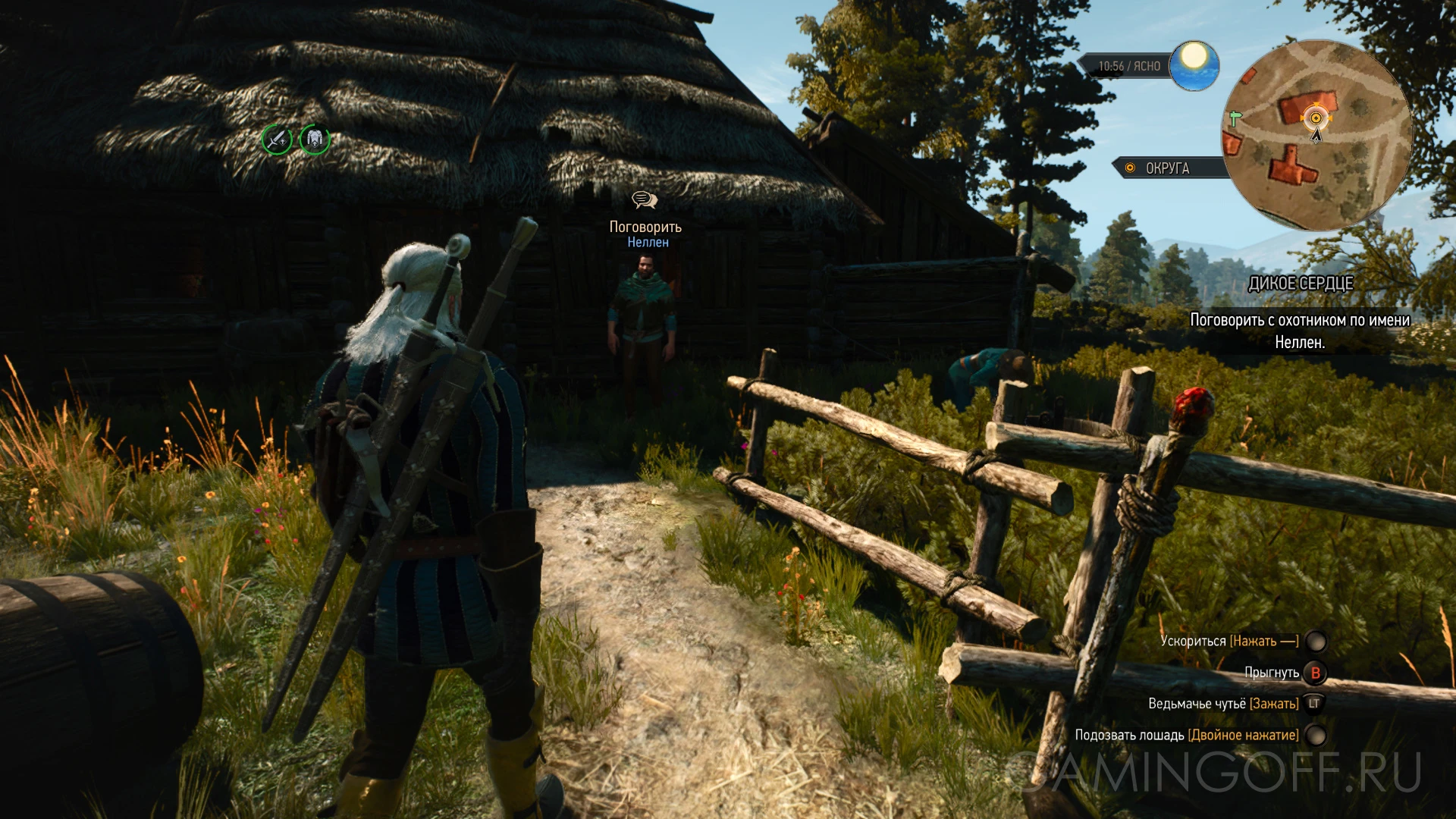1456x819 pixels.
Task: Click the circular minimap
Action: click(1316, 136)
